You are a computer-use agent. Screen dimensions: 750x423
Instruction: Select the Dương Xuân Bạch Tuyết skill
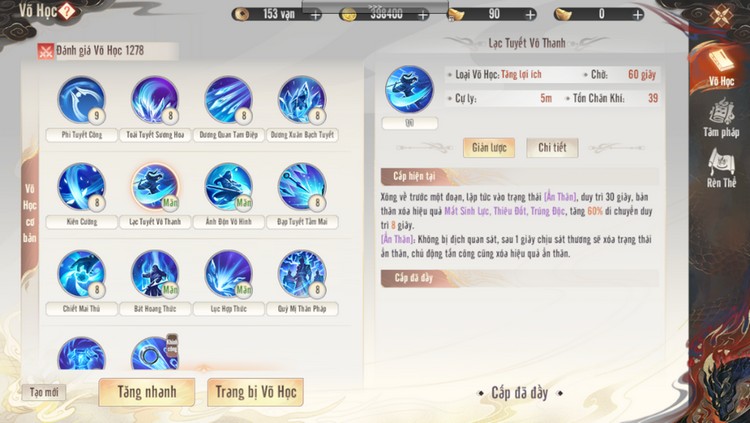[301, 100]
